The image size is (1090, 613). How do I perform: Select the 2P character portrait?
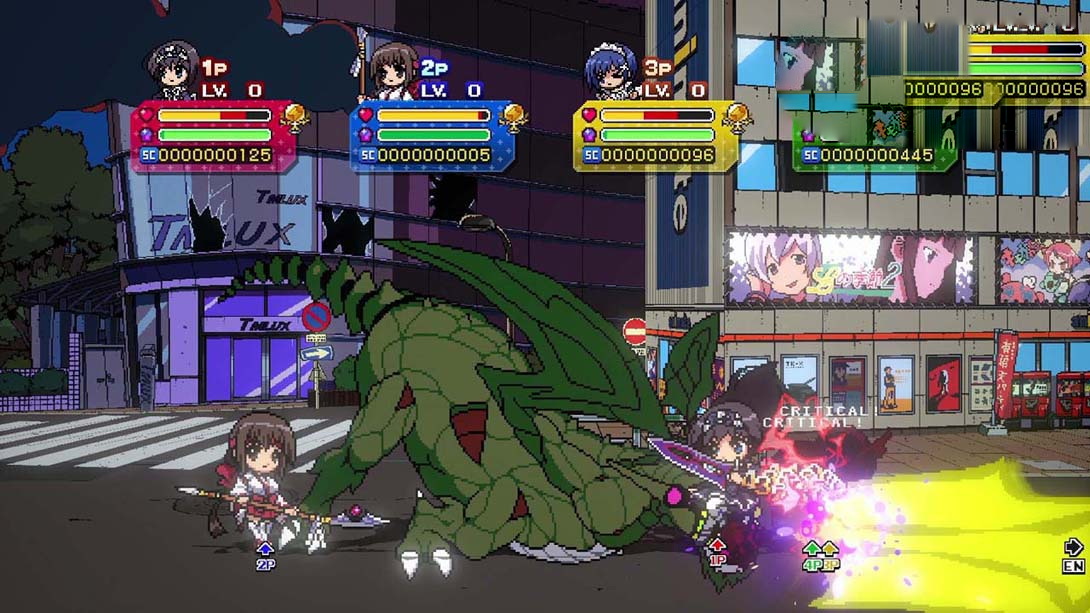pos(392,70)
